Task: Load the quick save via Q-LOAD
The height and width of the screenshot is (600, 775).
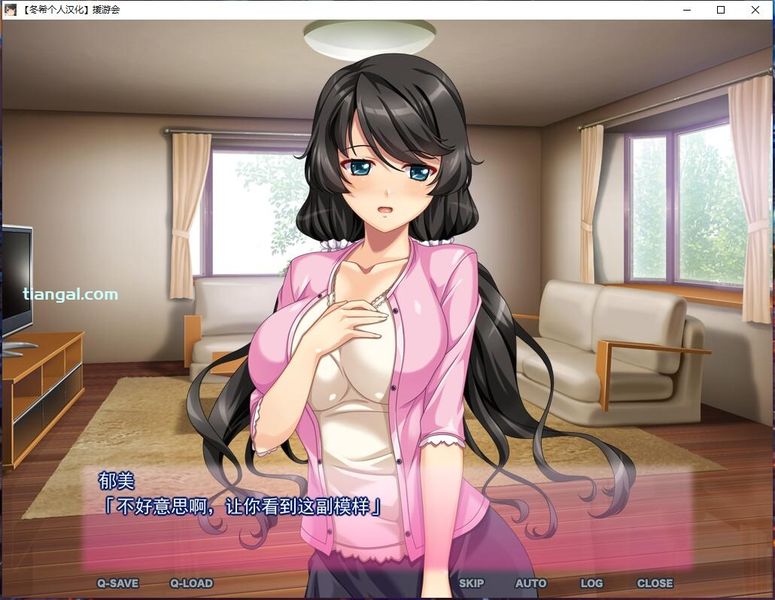Action: tap(191, 583)
